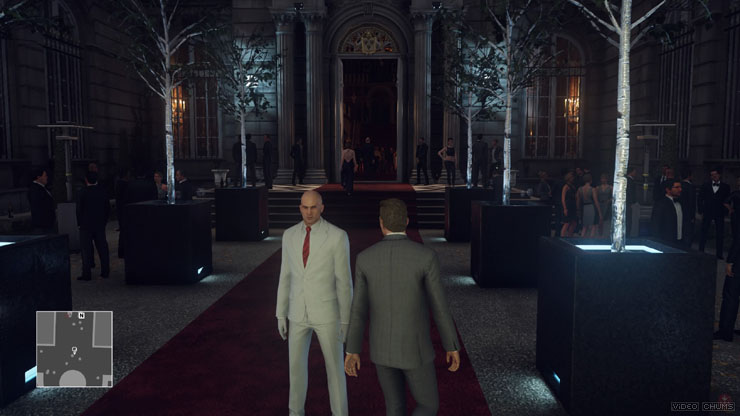Click the minimap in the corner
Image resolution: width=740 pixels, height=416 pixels.
tap(74, 349)
